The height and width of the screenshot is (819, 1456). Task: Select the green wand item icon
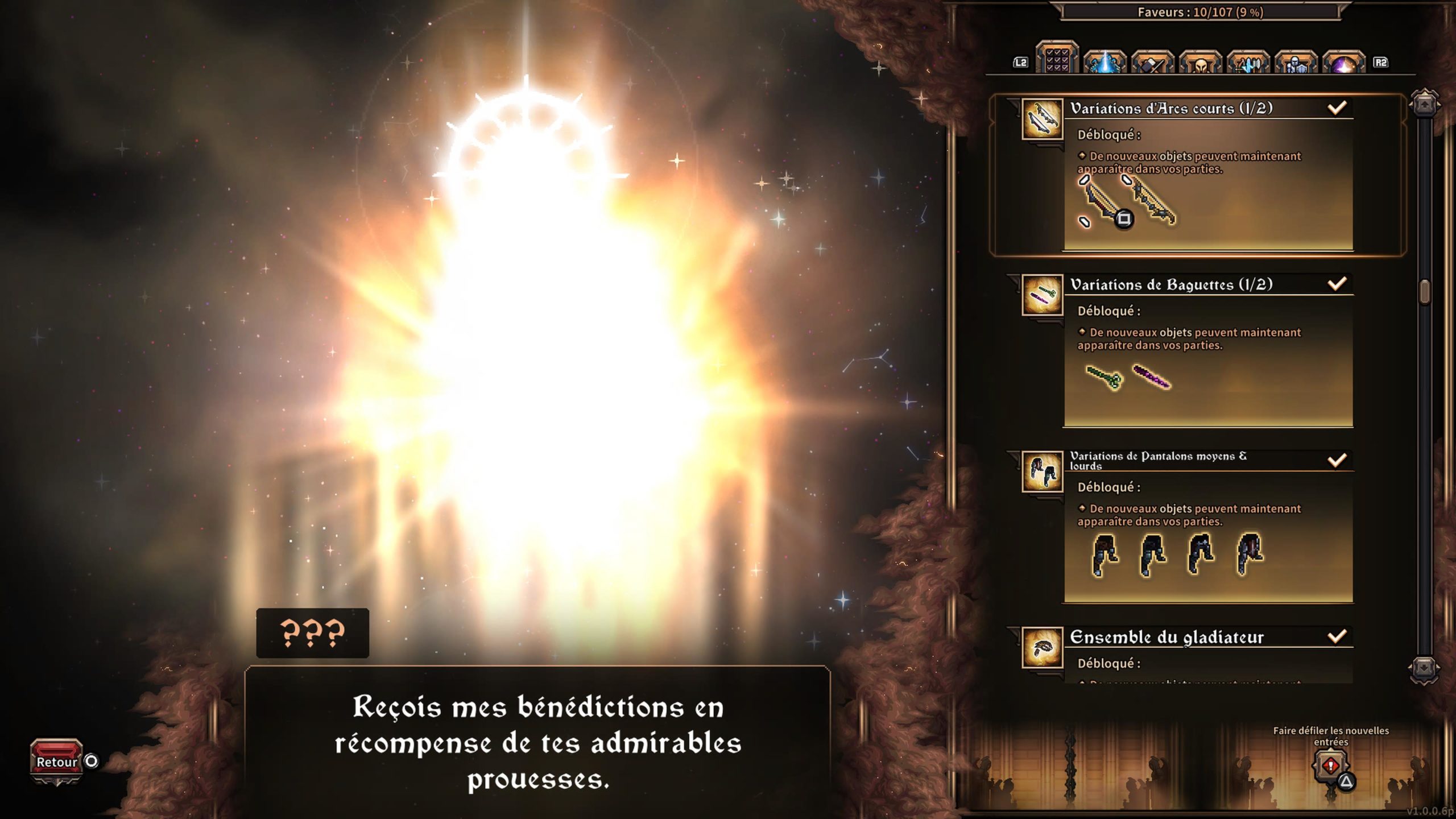(1103, 377)
